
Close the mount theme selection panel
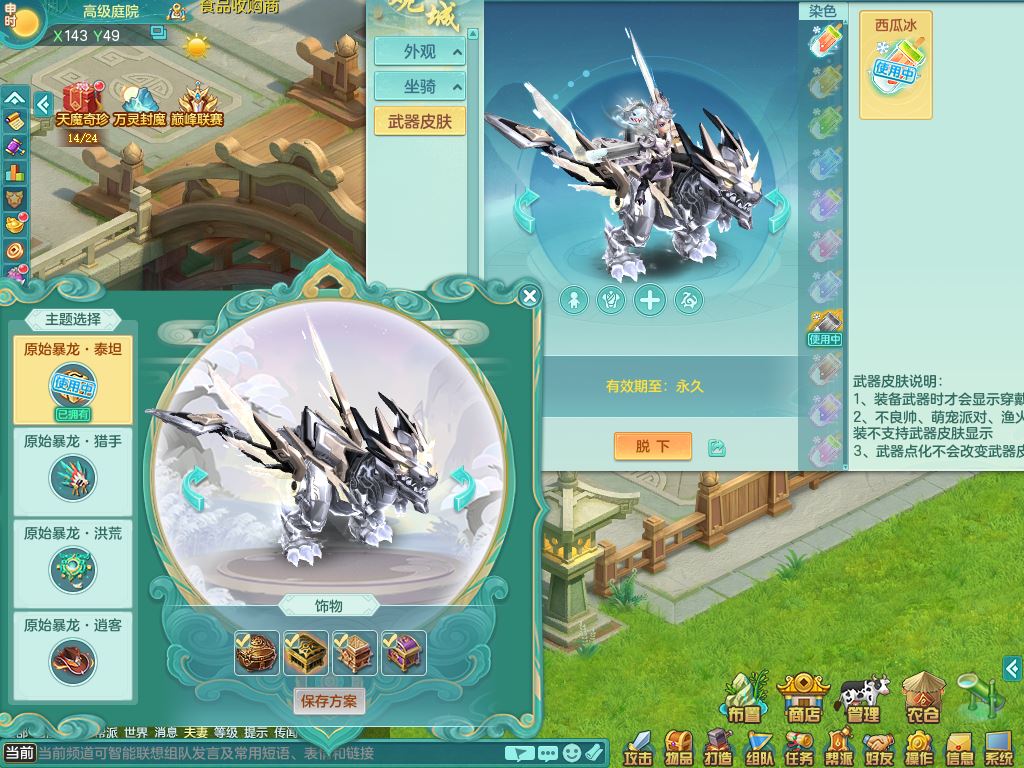(530, 296)
